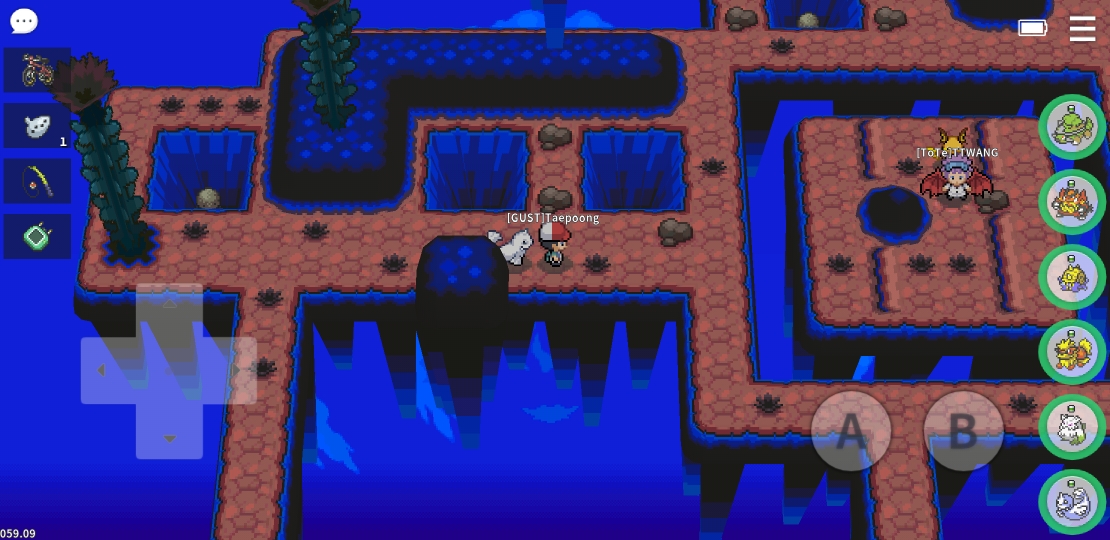Tap the on-screen A button
Screen dimensions: 1110x540
tap(850, 431)
